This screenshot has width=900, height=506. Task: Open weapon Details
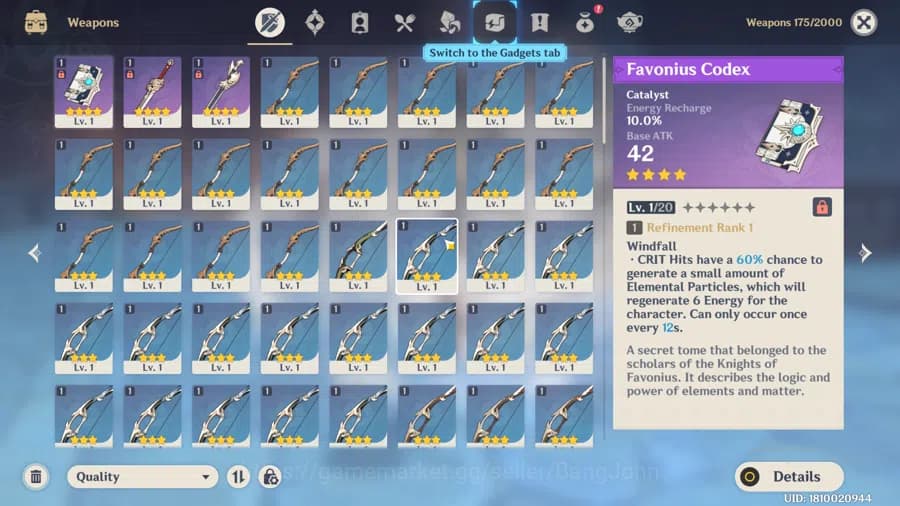pos(789,477)
